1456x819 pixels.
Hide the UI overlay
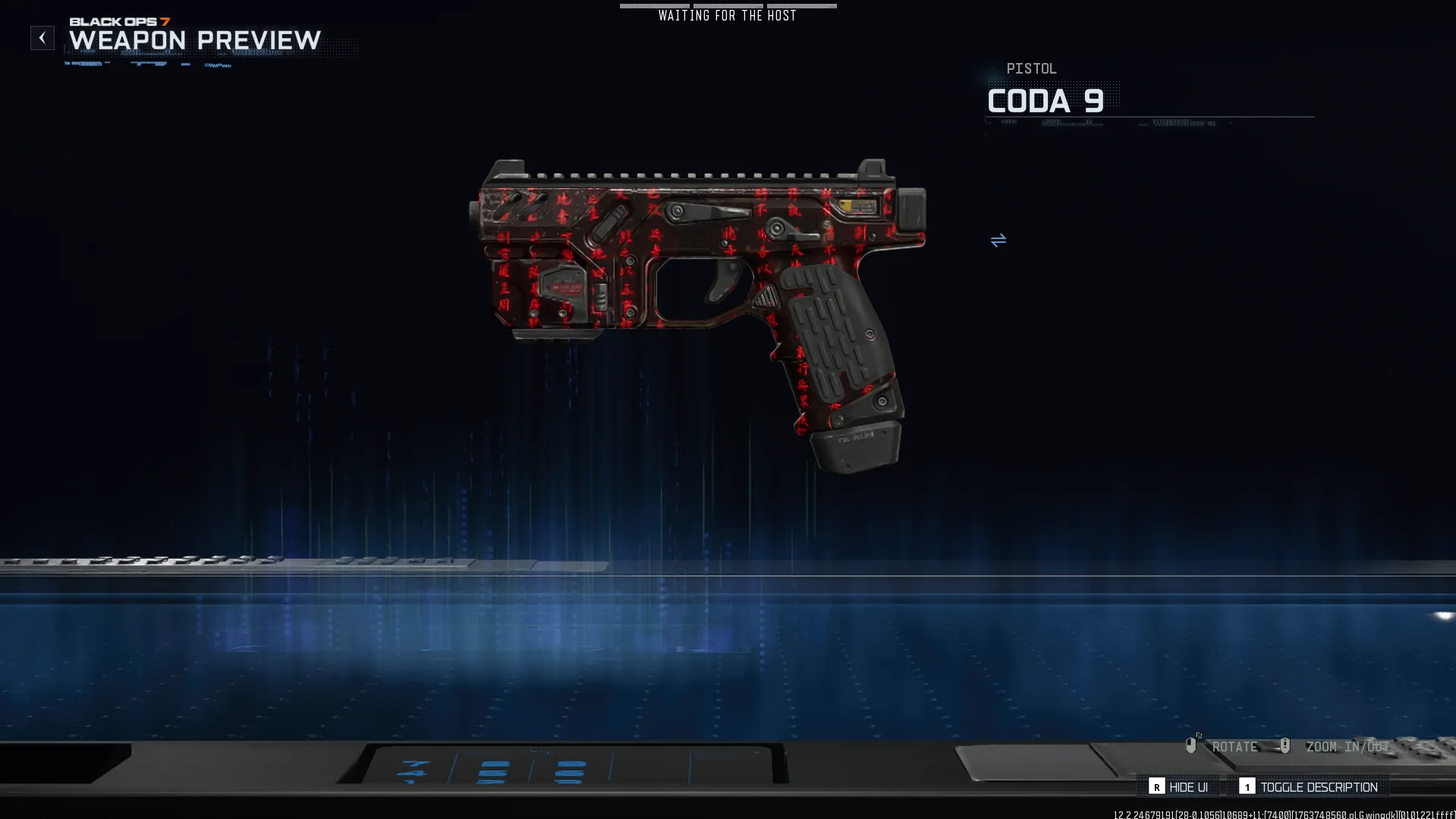click(x=1178, y=787)
